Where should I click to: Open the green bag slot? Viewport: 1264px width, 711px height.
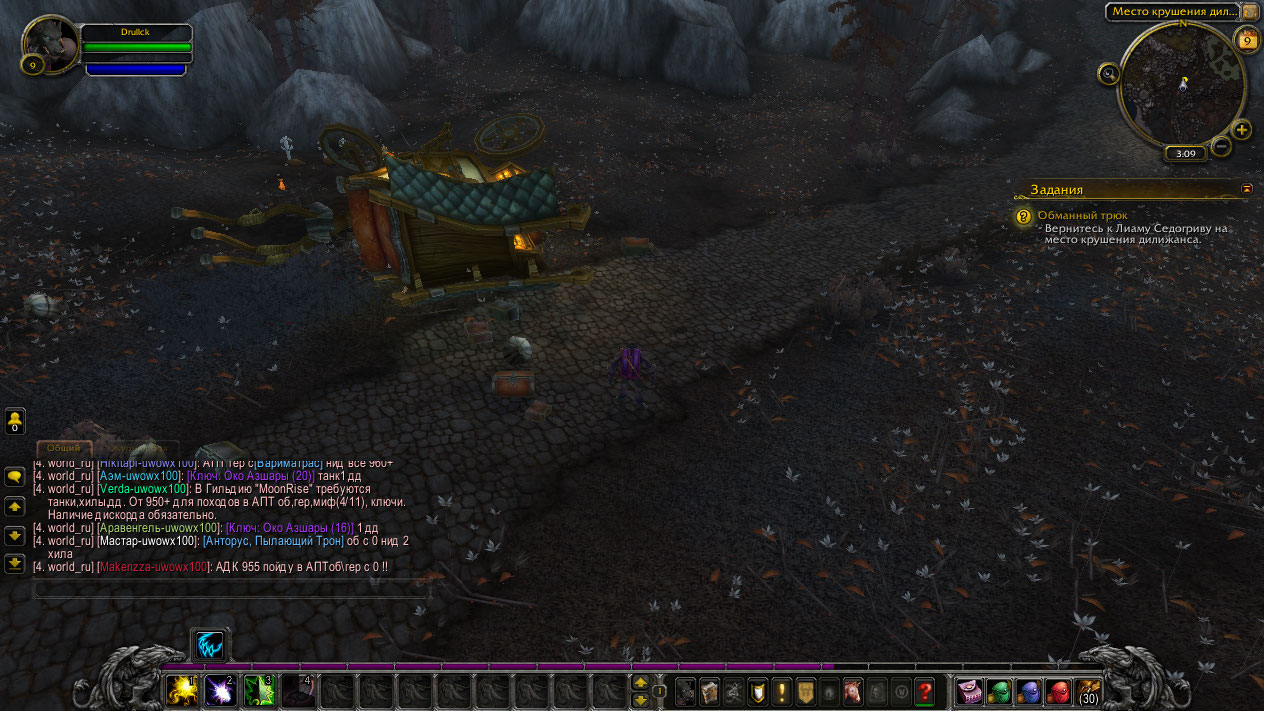999,691
